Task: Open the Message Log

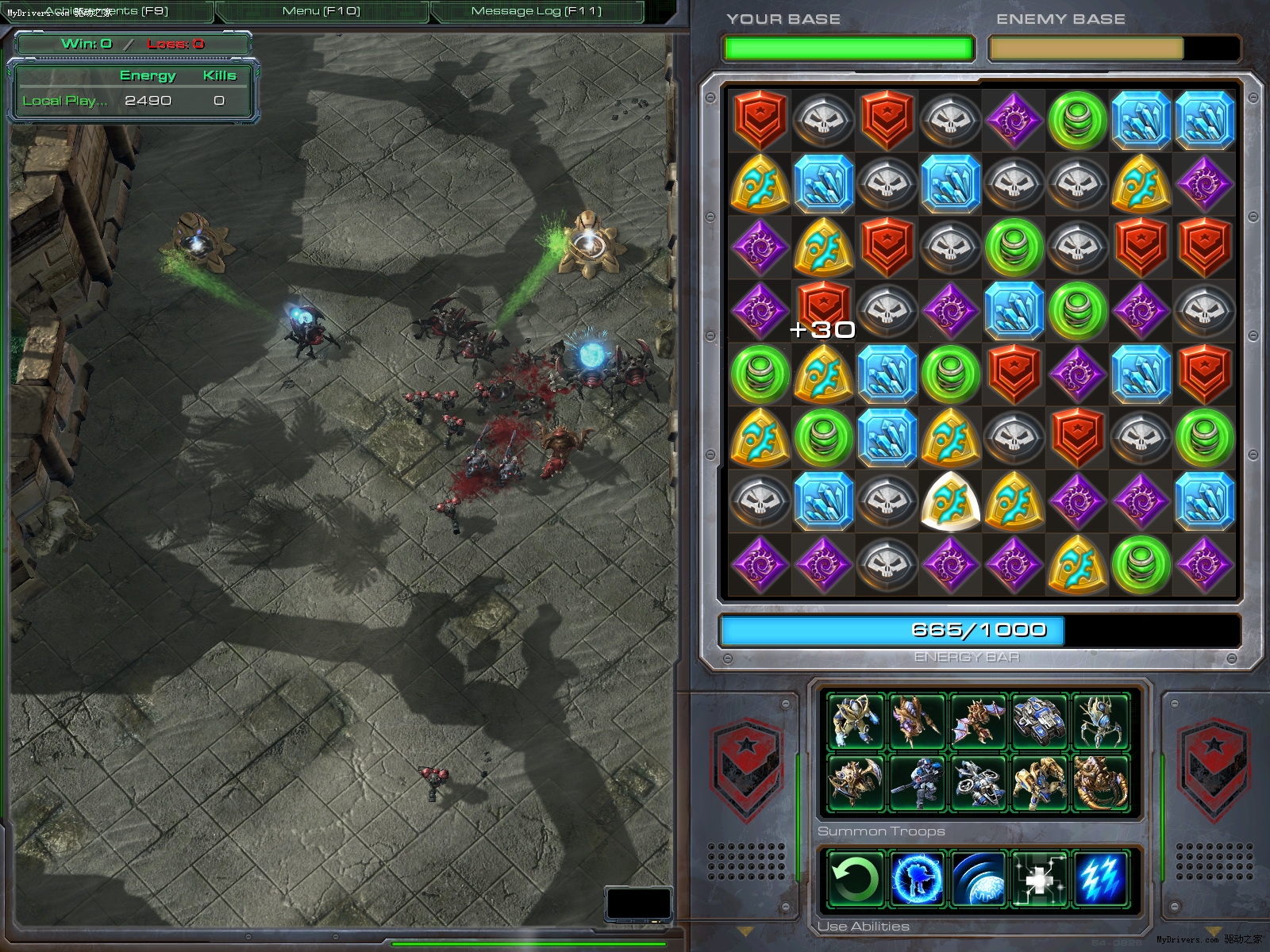Action: pyautogui.click(x=537, y=11)
